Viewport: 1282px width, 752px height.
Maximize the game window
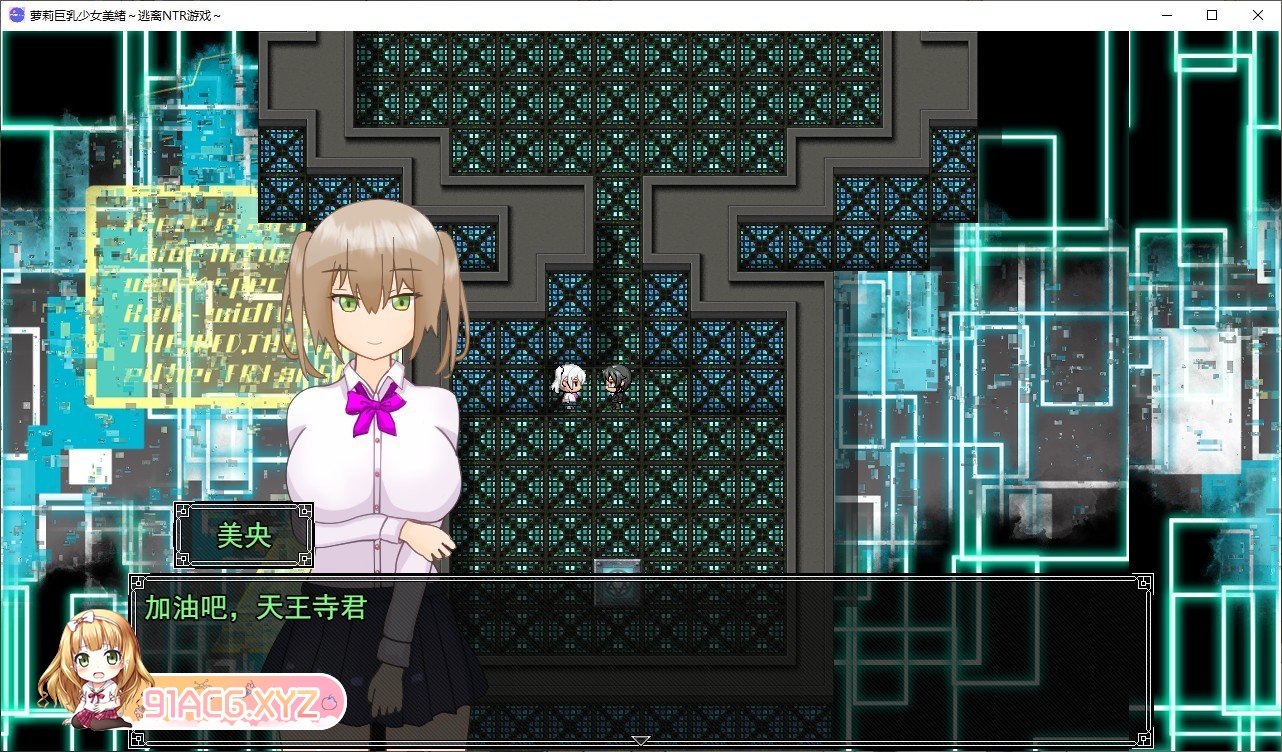click(1211, 14)
